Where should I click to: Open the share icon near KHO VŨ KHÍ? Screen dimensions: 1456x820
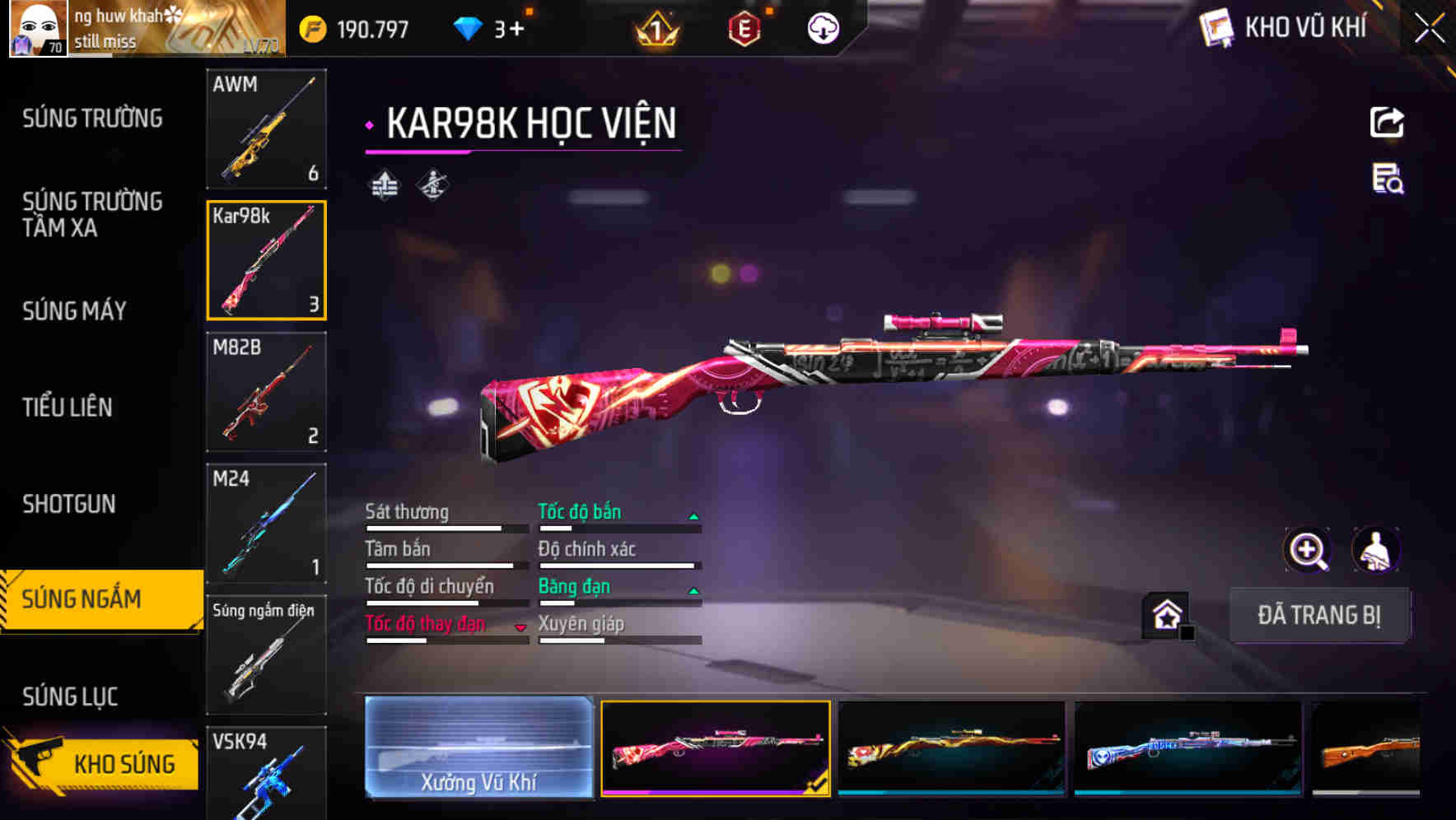pos(1387,122)
